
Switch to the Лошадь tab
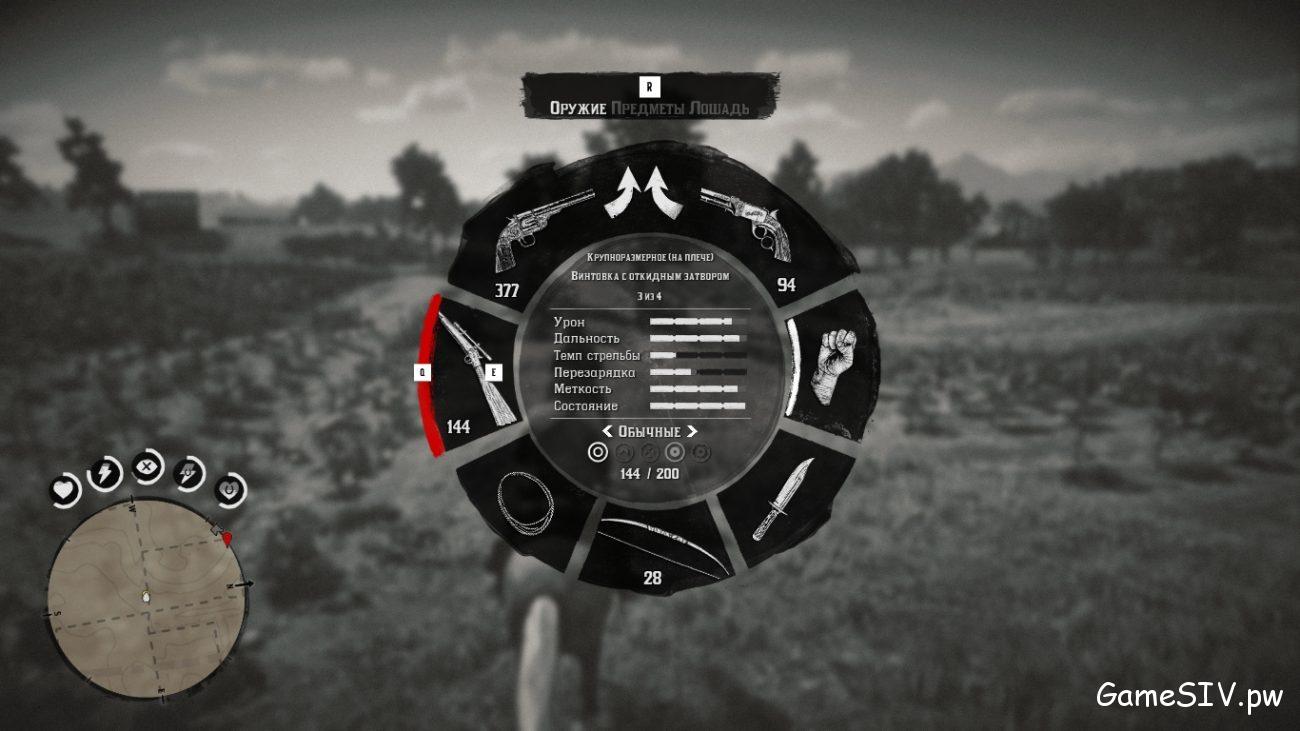tap(721, 108)
